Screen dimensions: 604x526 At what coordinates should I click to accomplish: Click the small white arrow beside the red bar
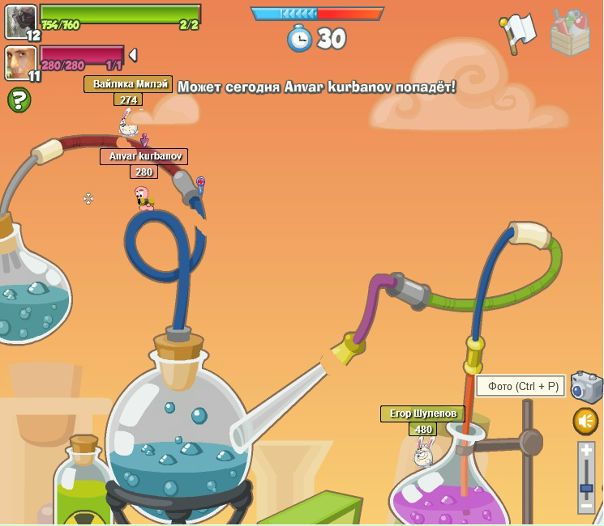(133, 55)
